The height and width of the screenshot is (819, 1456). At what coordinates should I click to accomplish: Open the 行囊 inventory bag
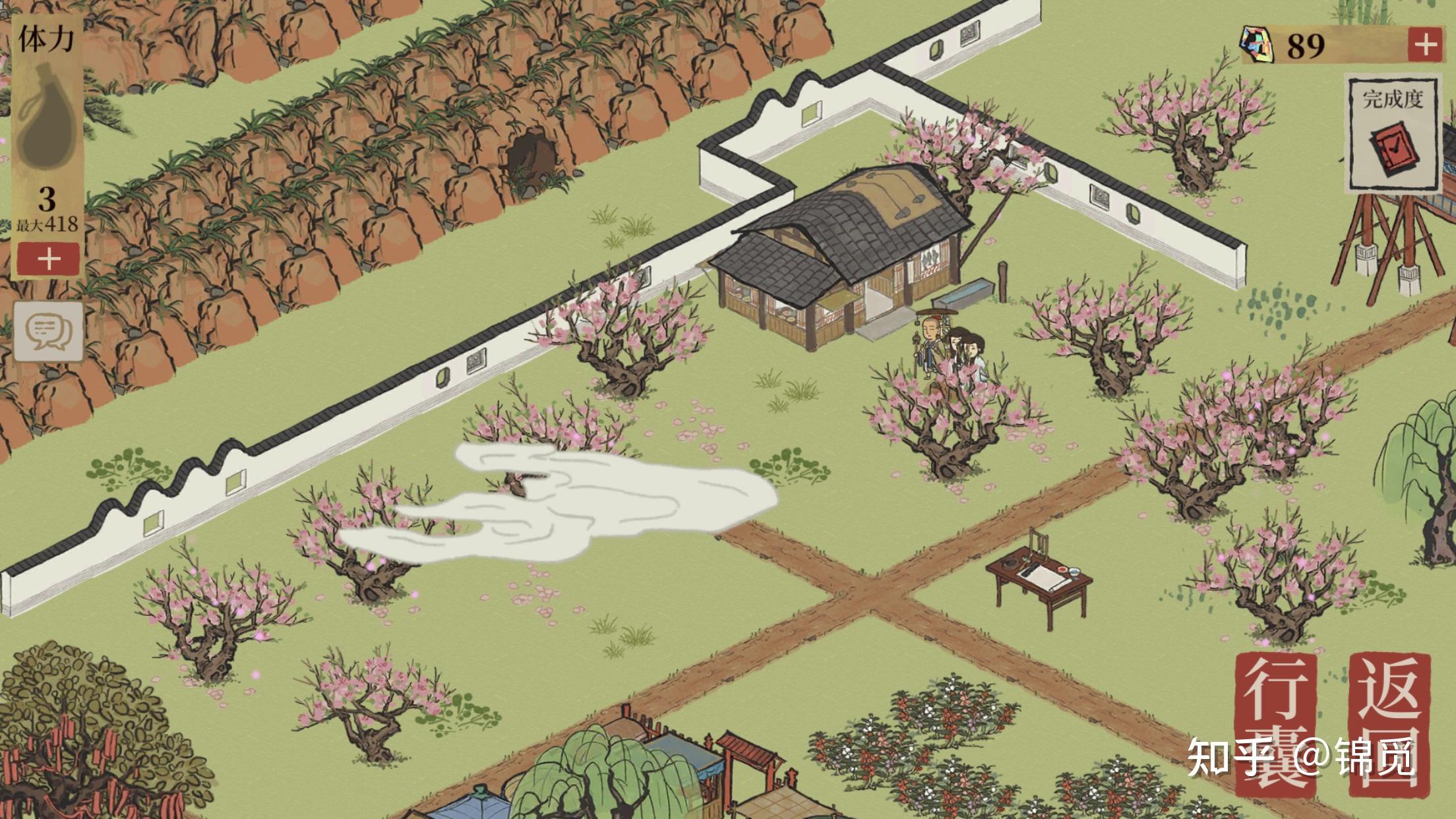[1275, 723]
